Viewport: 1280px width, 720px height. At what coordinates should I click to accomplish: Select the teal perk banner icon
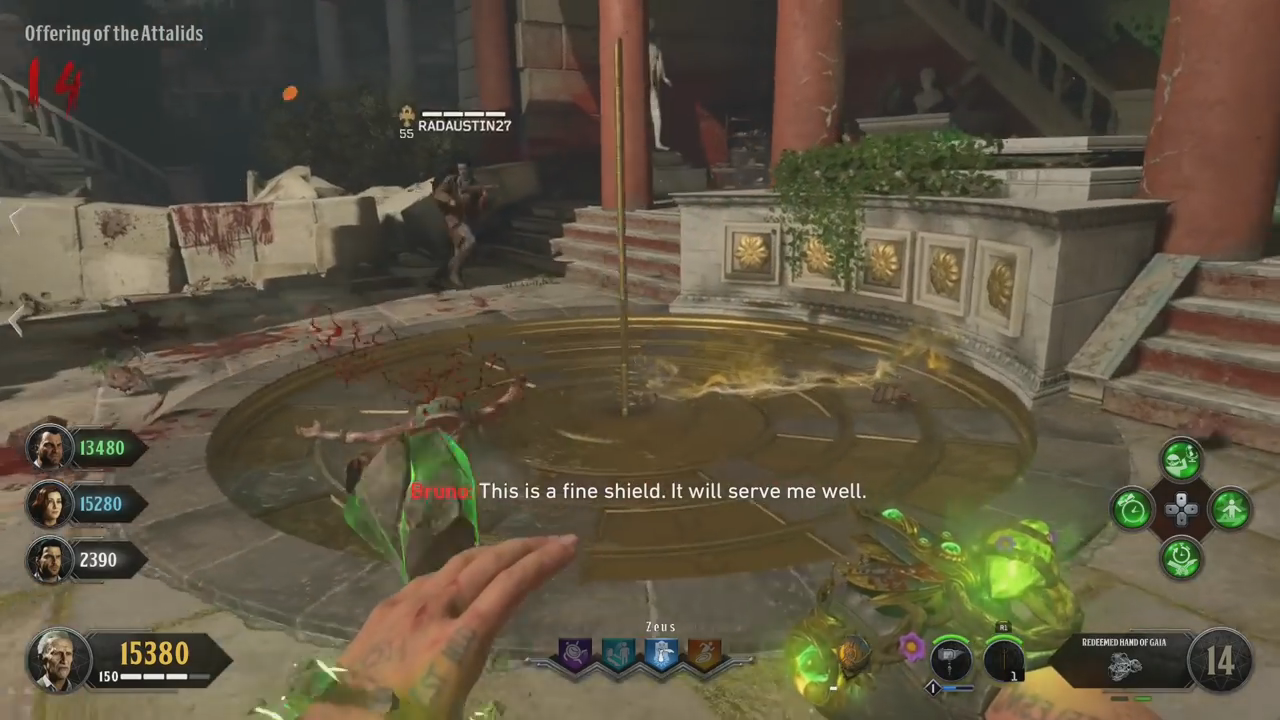618,656
